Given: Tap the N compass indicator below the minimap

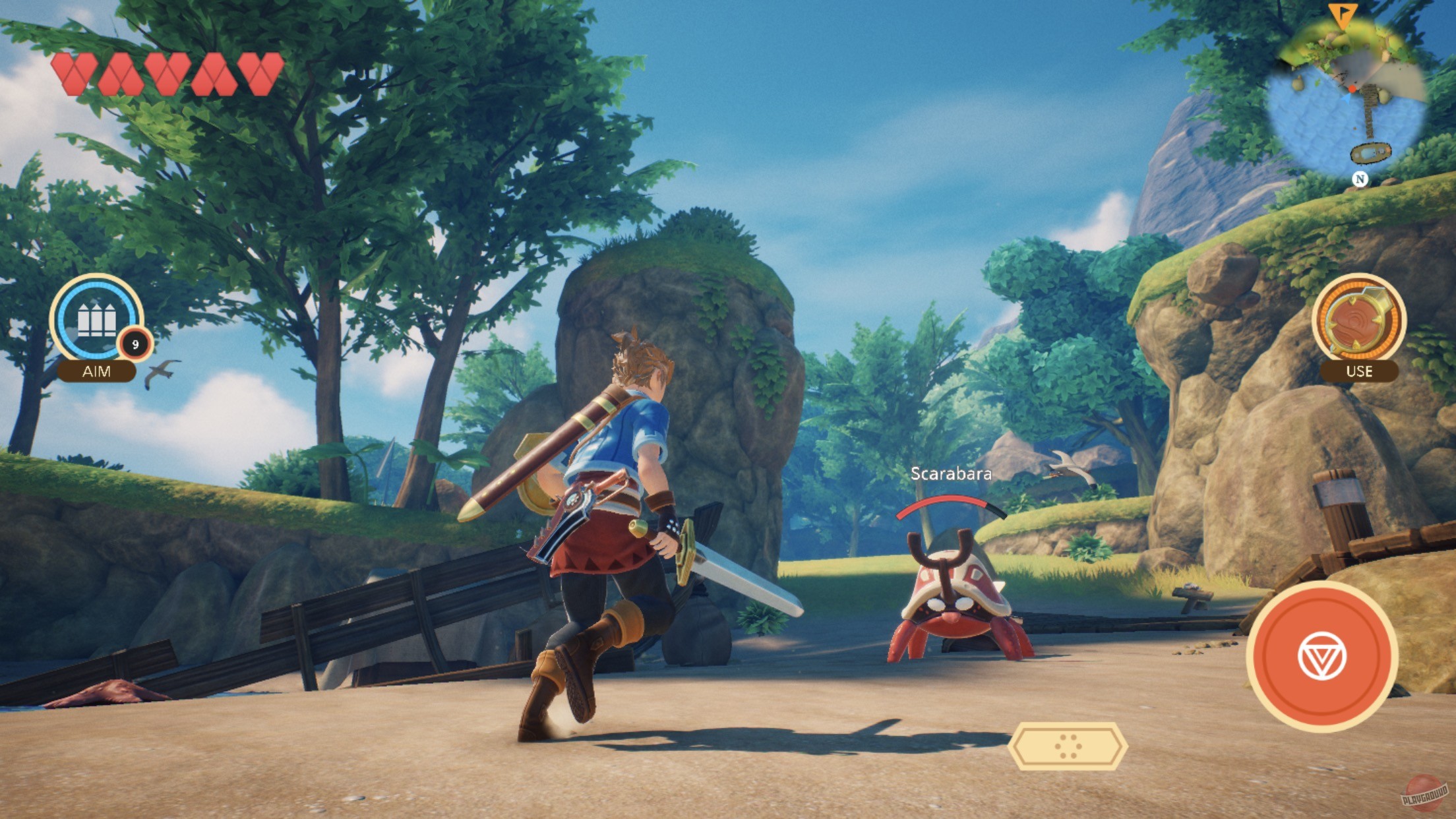Looking at the screenshot, I should coord(1360,179).
